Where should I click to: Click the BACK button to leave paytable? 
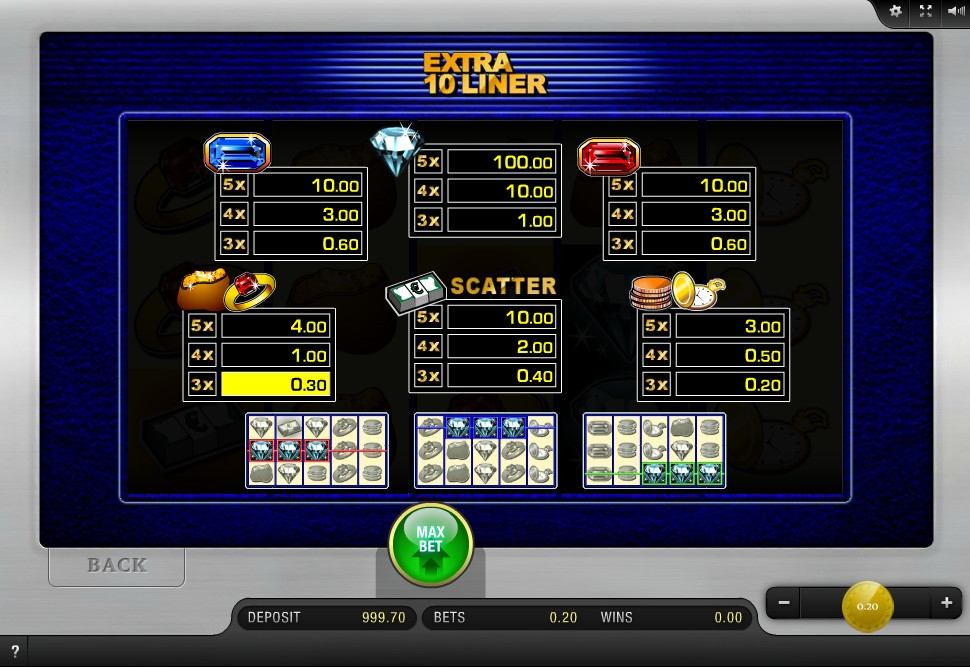click(117, 565)
